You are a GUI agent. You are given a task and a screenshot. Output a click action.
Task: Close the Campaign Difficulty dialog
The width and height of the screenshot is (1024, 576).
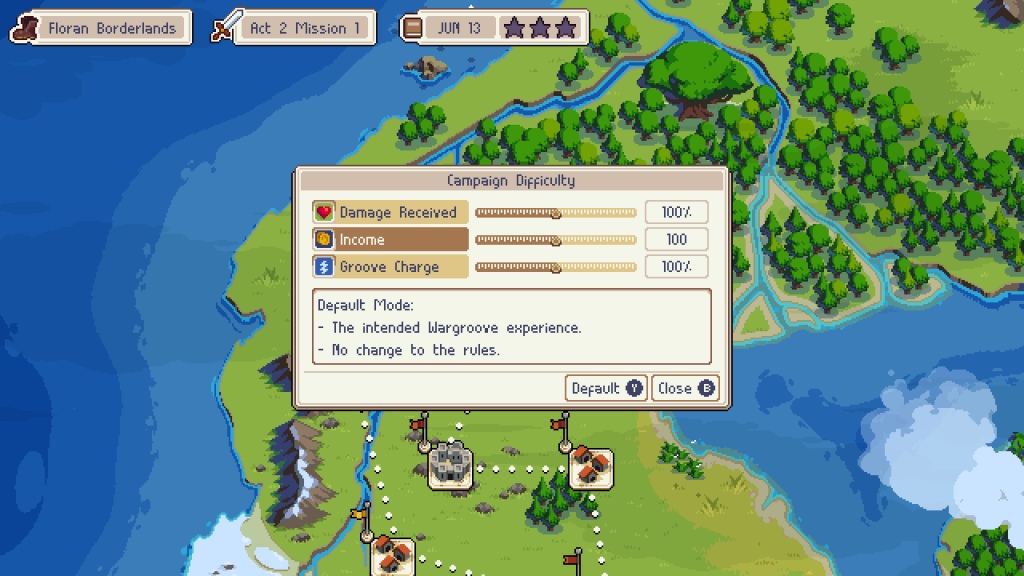click(x=686, y=388)
